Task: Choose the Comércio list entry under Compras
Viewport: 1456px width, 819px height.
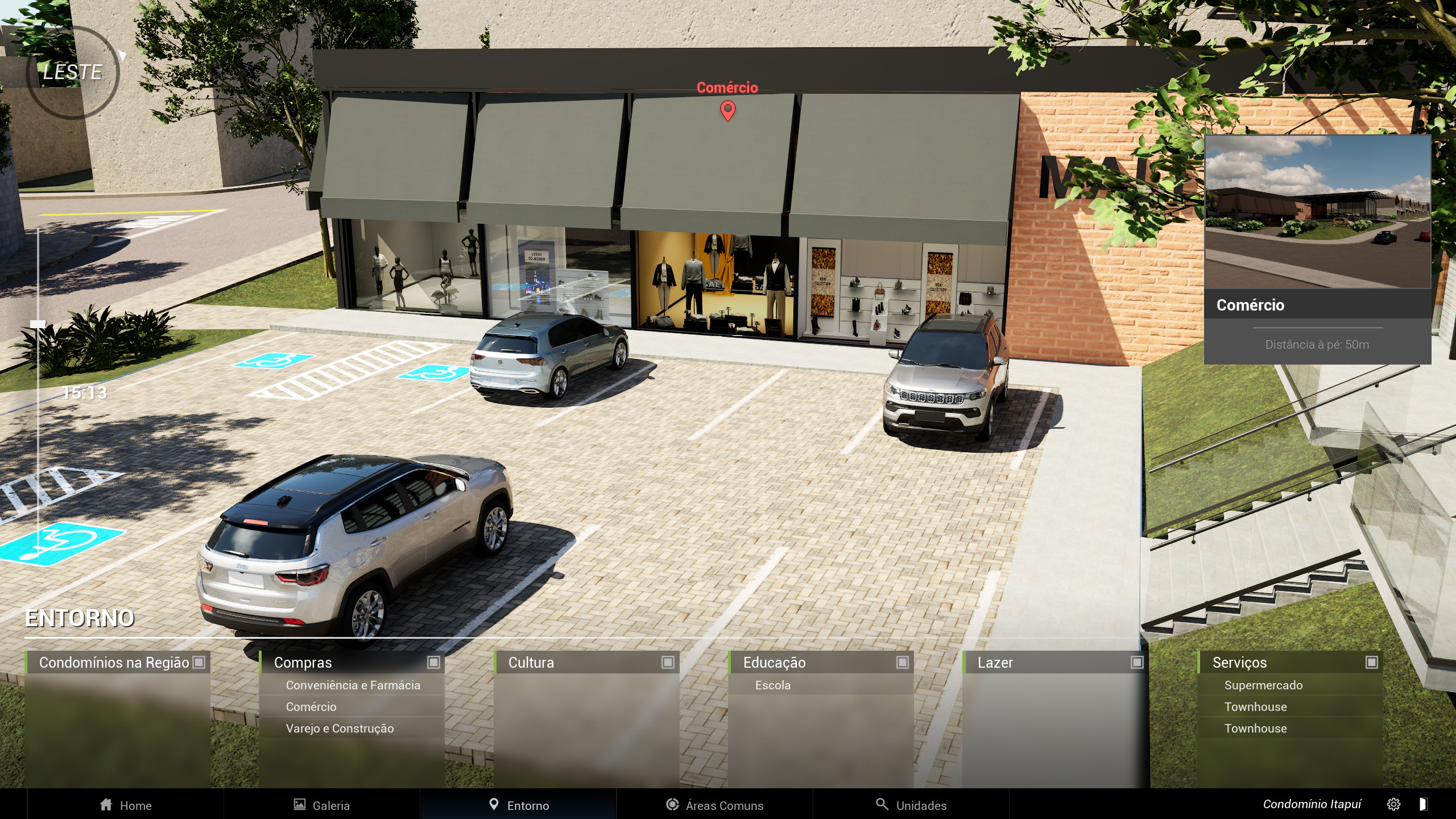Action: coord(311,707)
